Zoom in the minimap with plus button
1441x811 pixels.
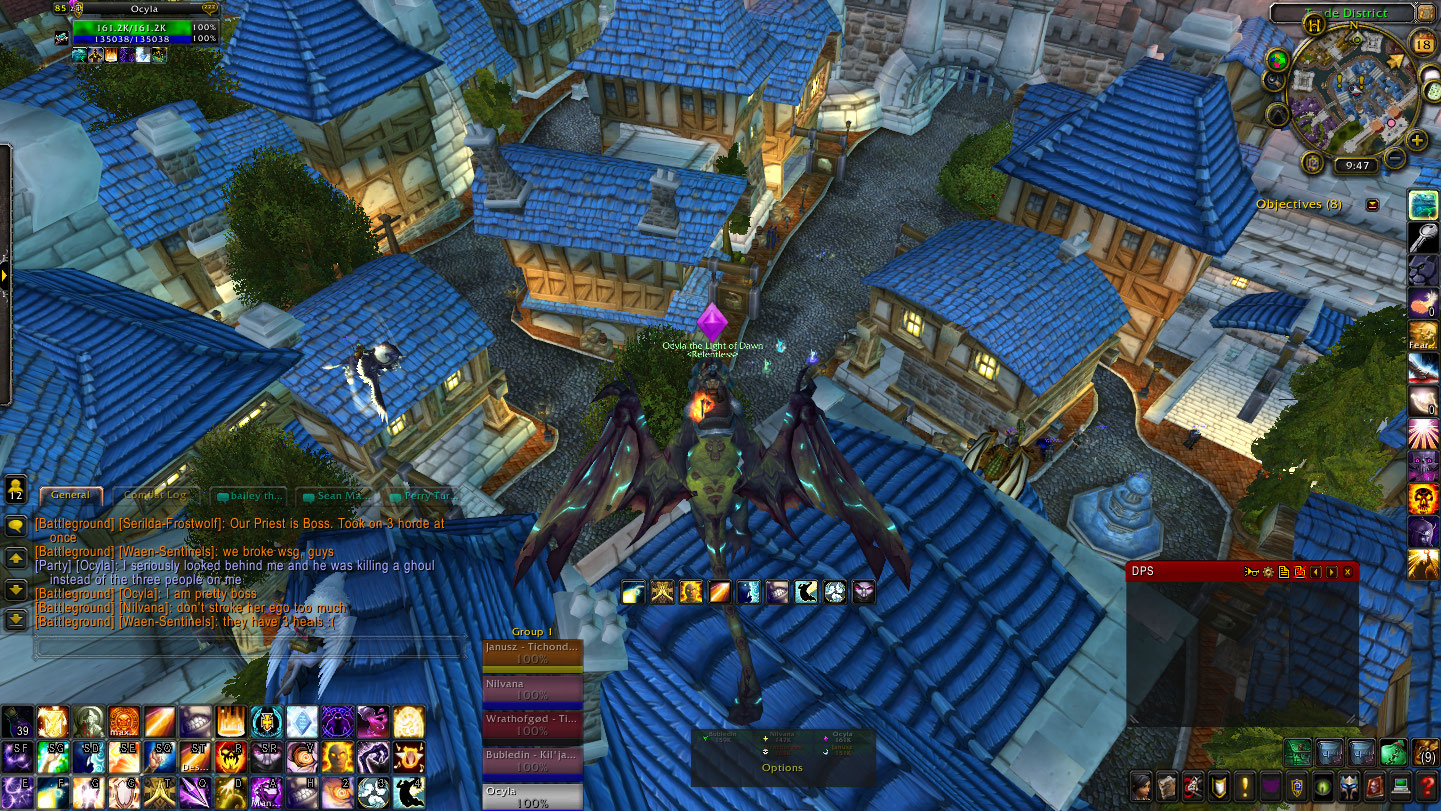point(1417,140)
